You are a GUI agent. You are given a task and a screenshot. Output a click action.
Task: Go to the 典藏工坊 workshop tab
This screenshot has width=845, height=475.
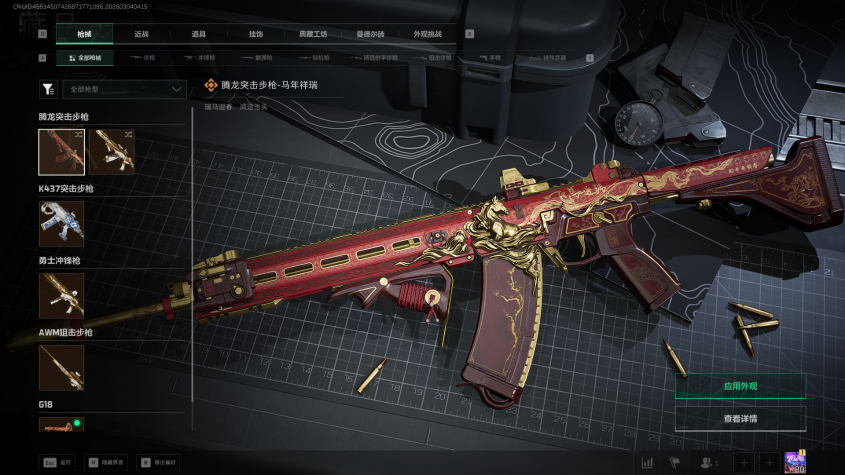point(313,34)
